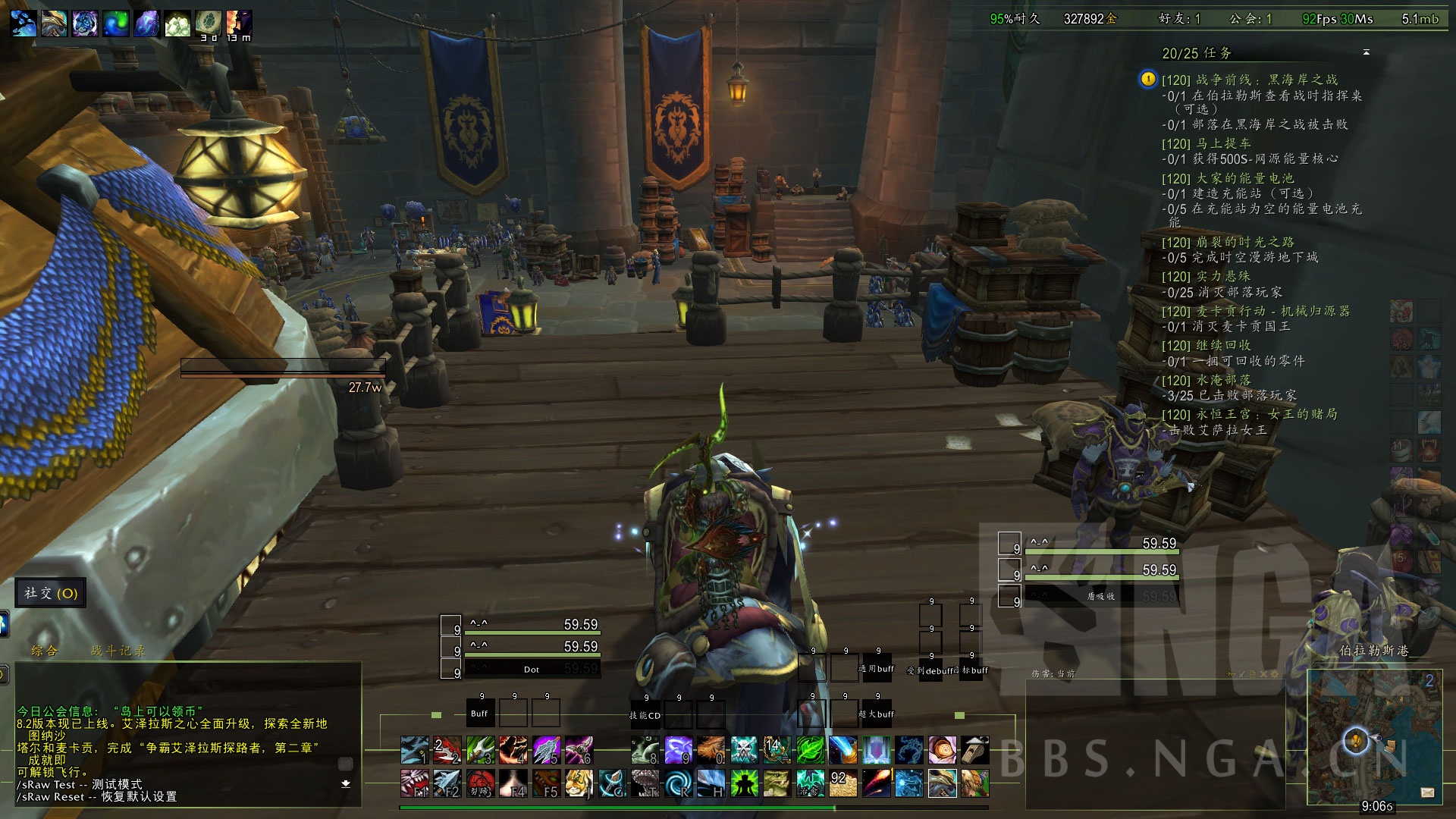1456x819 pixels.
Task: Collapse the 20/25 任务 quest tracker
Action: [x=1366, y=52]
